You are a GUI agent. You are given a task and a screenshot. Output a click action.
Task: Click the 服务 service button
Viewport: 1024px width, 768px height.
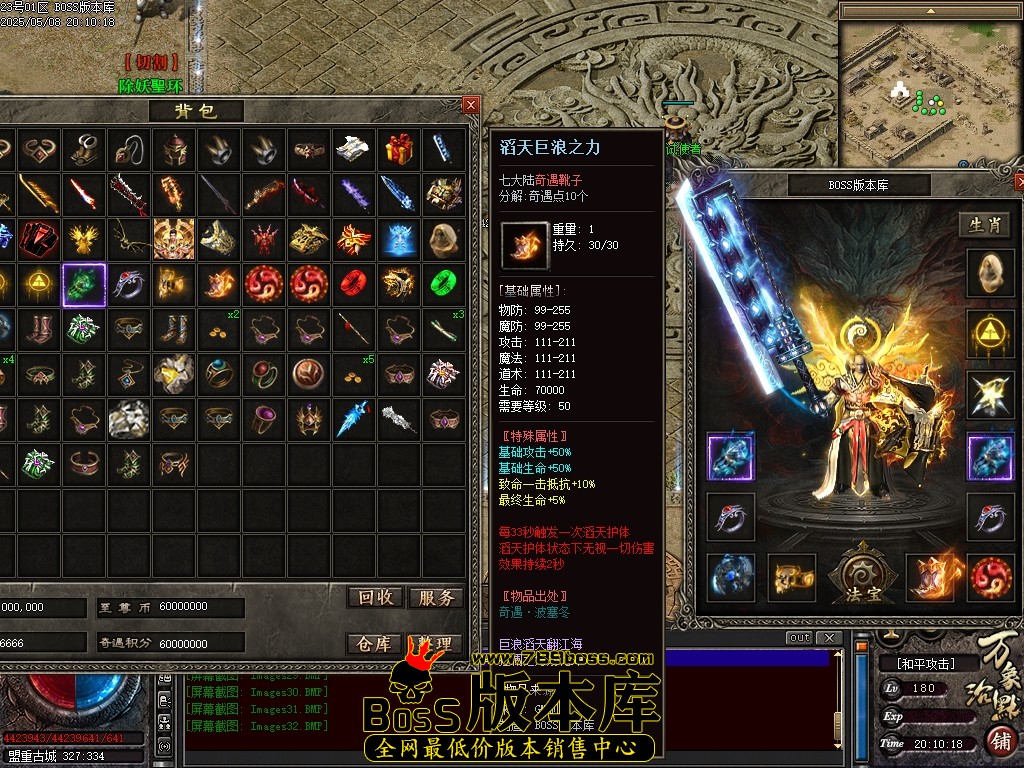[436, 597]
